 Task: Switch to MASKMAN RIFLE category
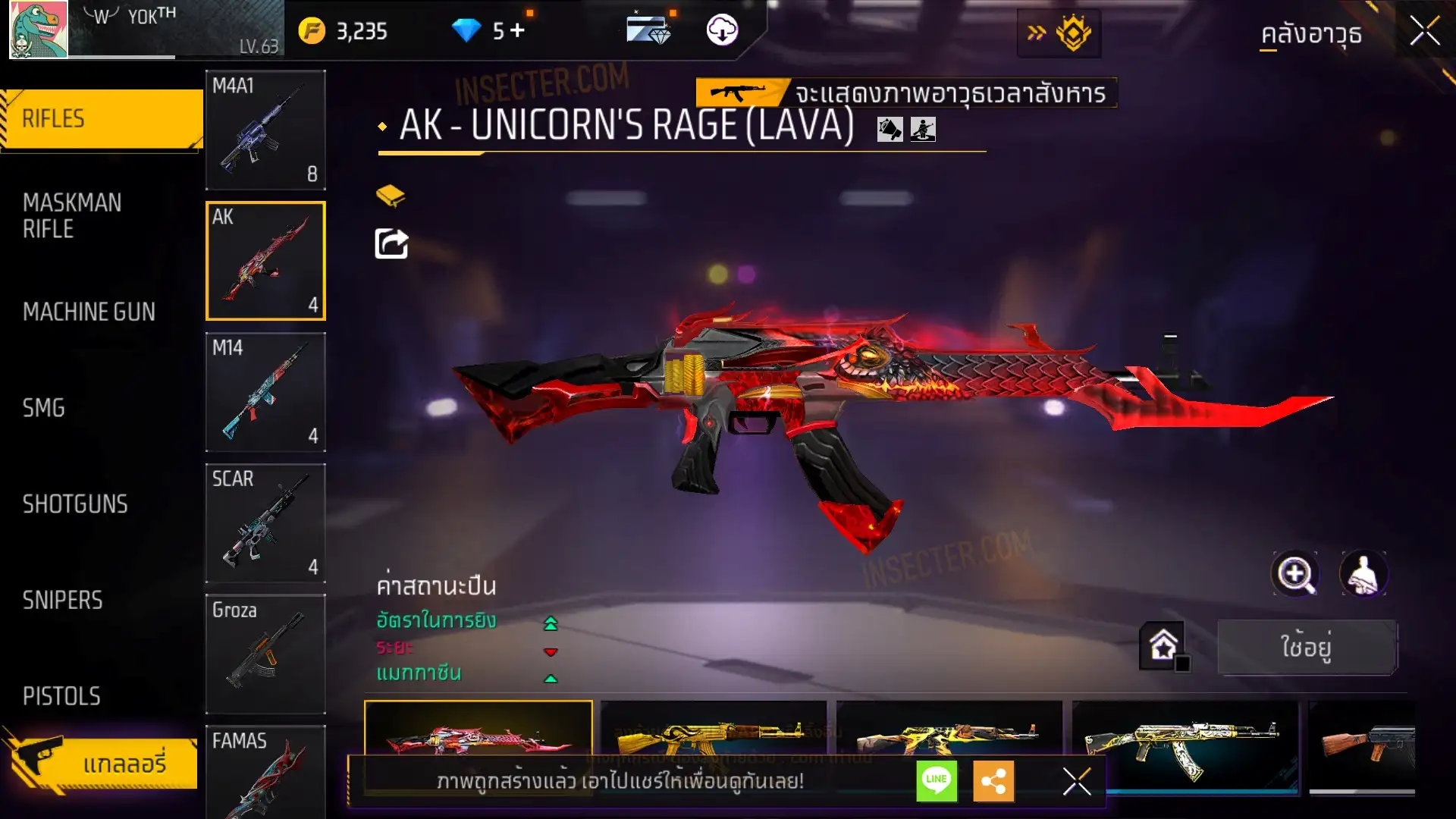73,216
